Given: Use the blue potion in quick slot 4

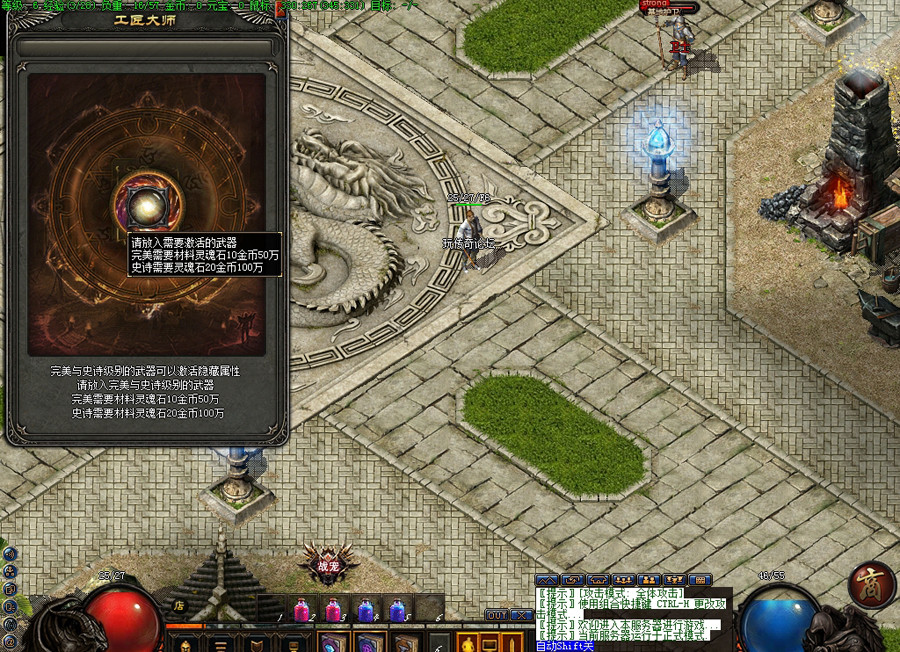Looking at the screenshot, I should click(x=366, y=609).
